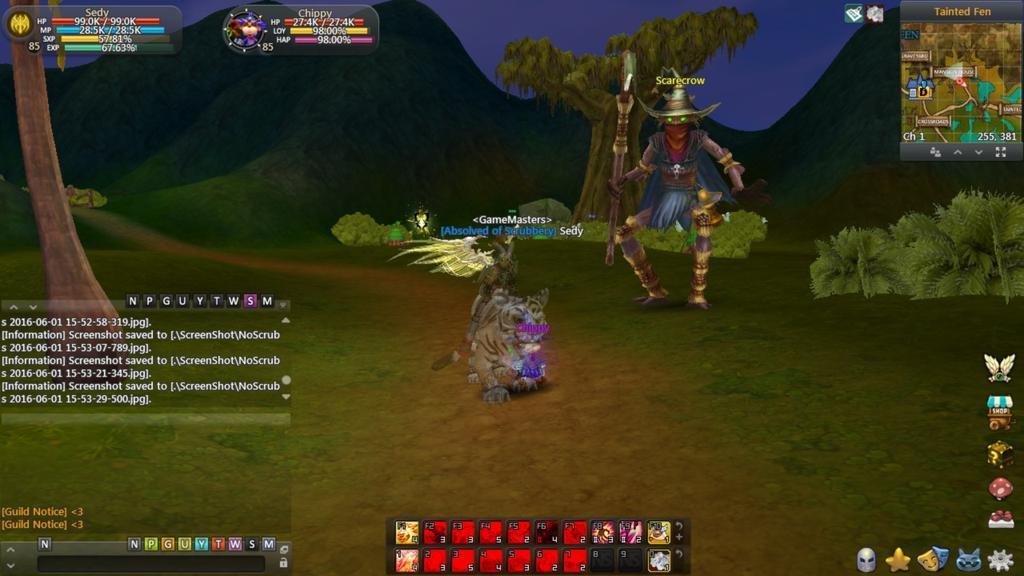Type in the chat input field
1024x576 pixels.
(x=150, y=564)
